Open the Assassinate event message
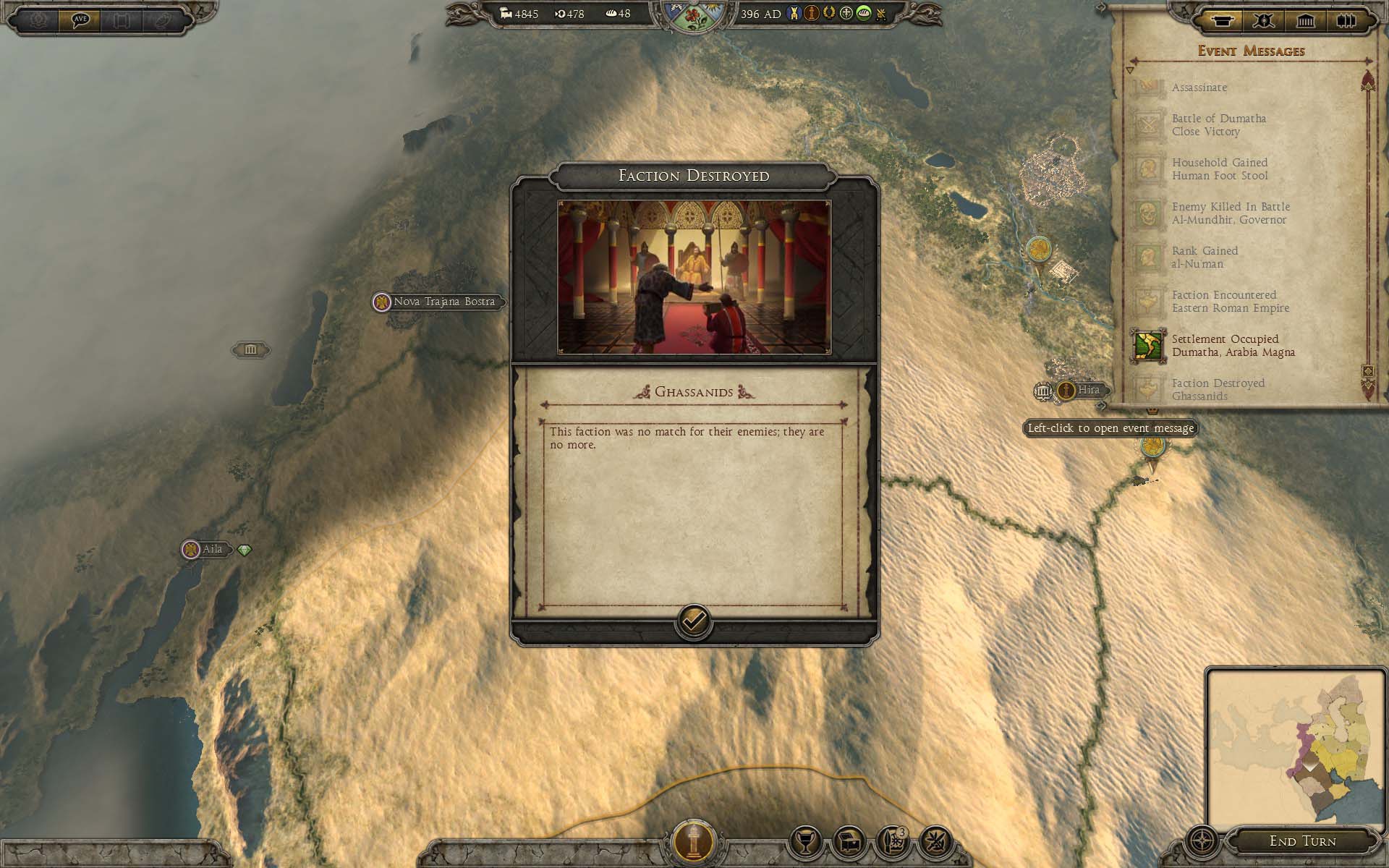The width and height of the screenshot is (1389, 868). [1199, 88]
